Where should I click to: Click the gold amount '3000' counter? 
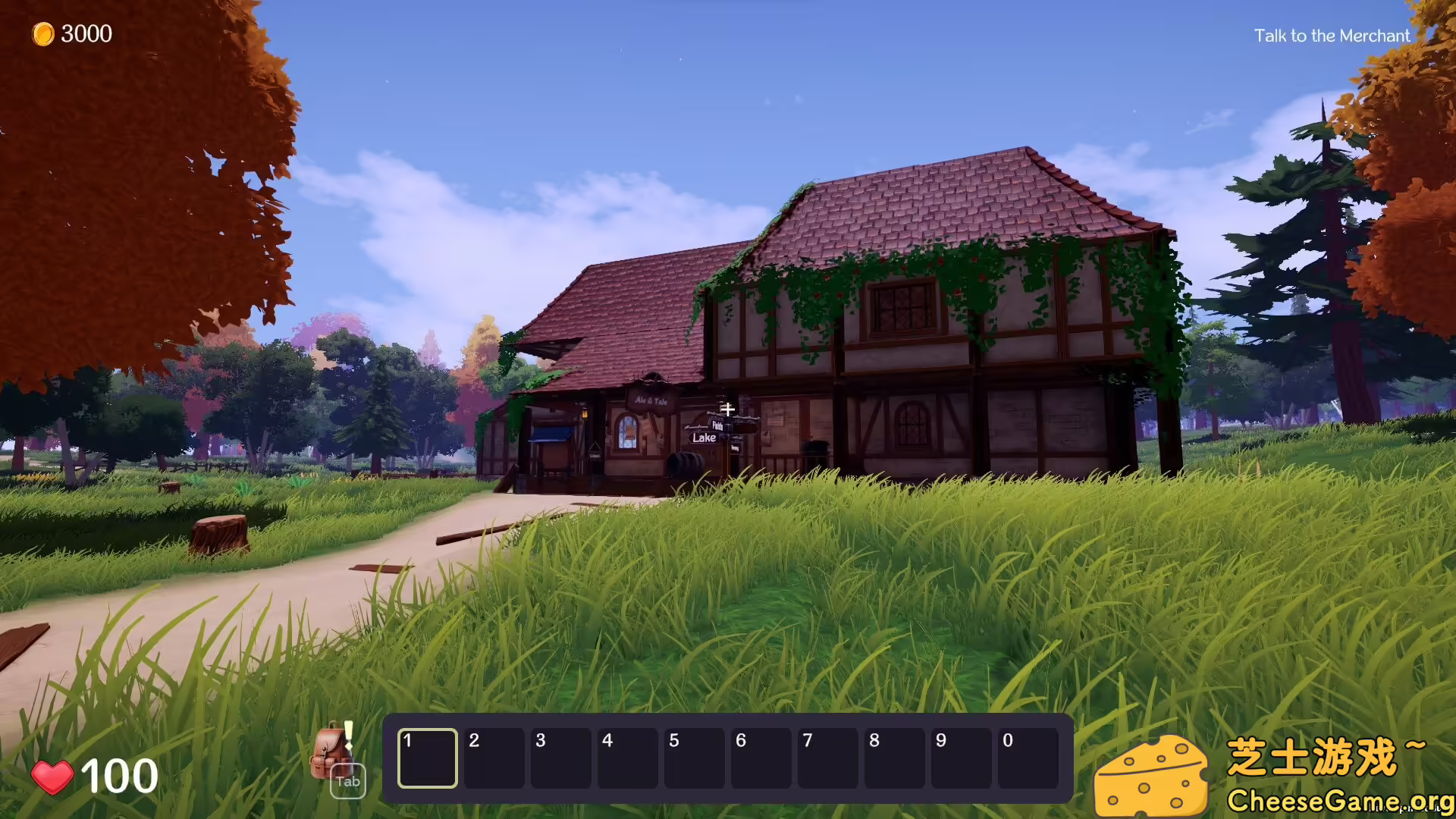click(86, 33)
